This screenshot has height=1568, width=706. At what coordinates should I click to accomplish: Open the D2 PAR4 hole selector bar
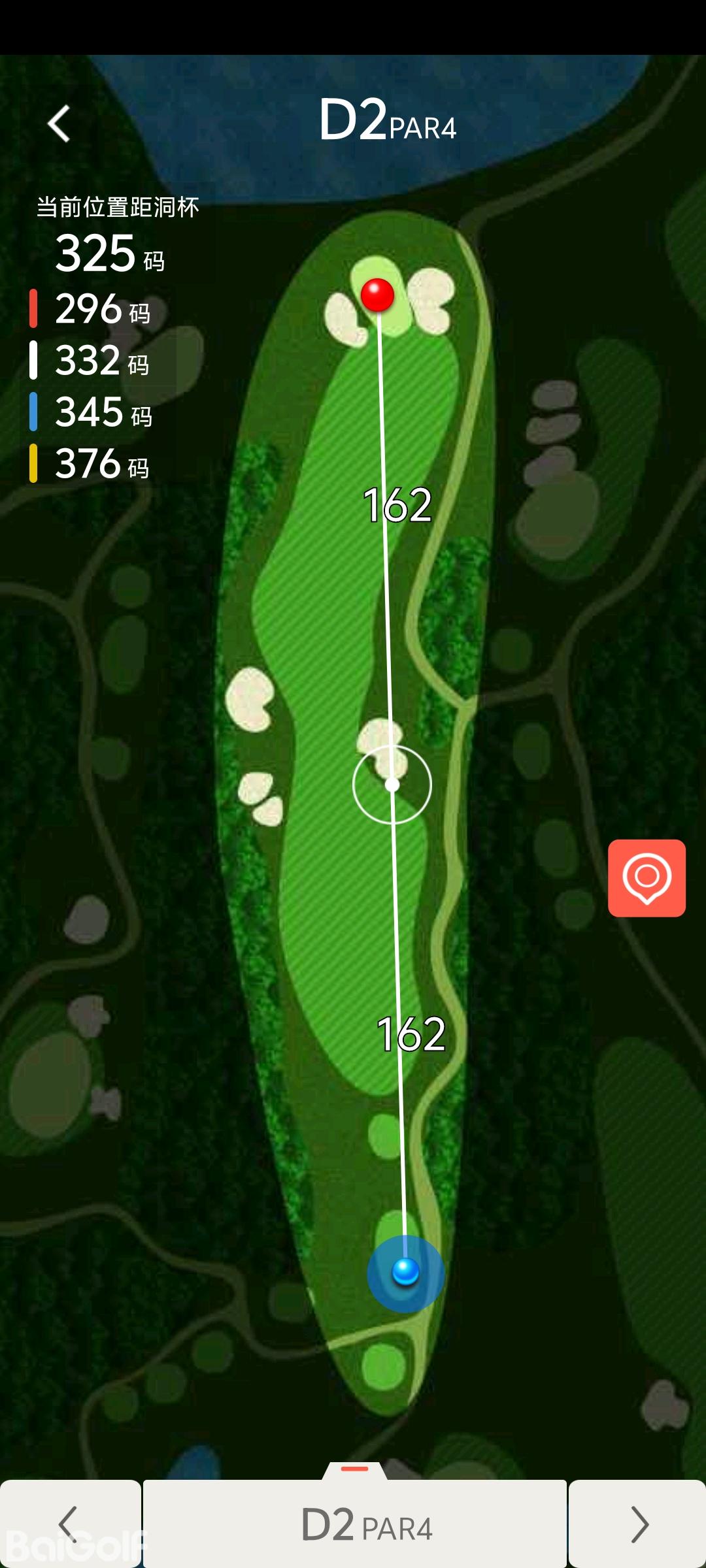(x=355, y=1524)
